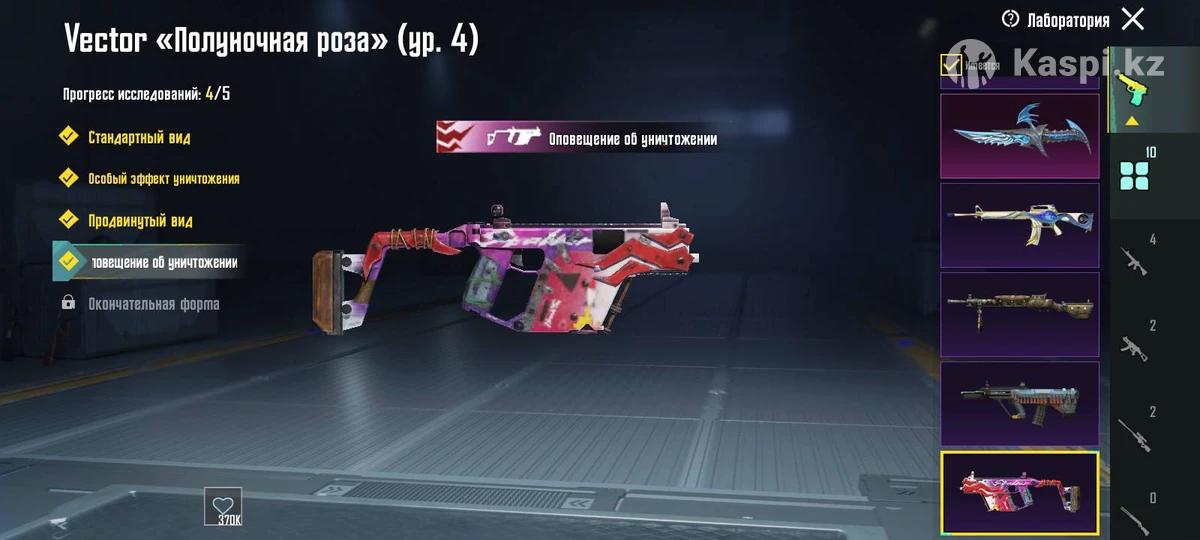1200x540 pixels.
Task: Toggle the owned-only checkbox
Action: (x=952, y=65)
